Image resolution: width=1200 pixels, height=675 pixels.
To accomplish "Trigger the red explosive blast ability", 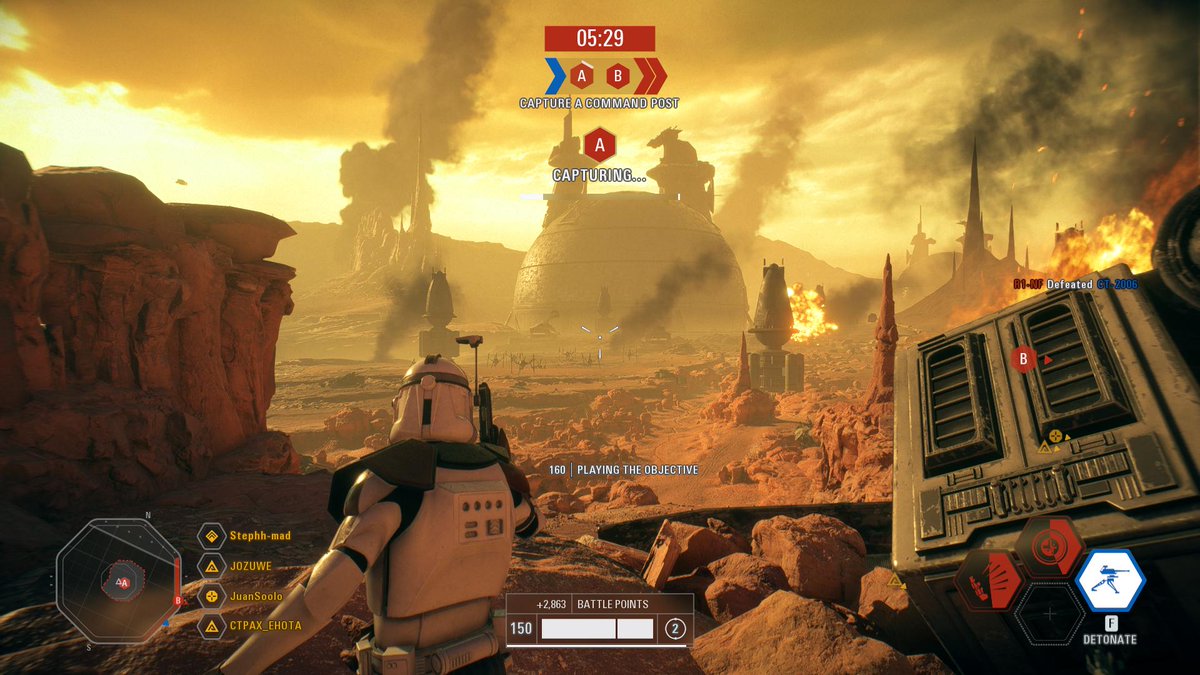I will click(x=989, y=581).
